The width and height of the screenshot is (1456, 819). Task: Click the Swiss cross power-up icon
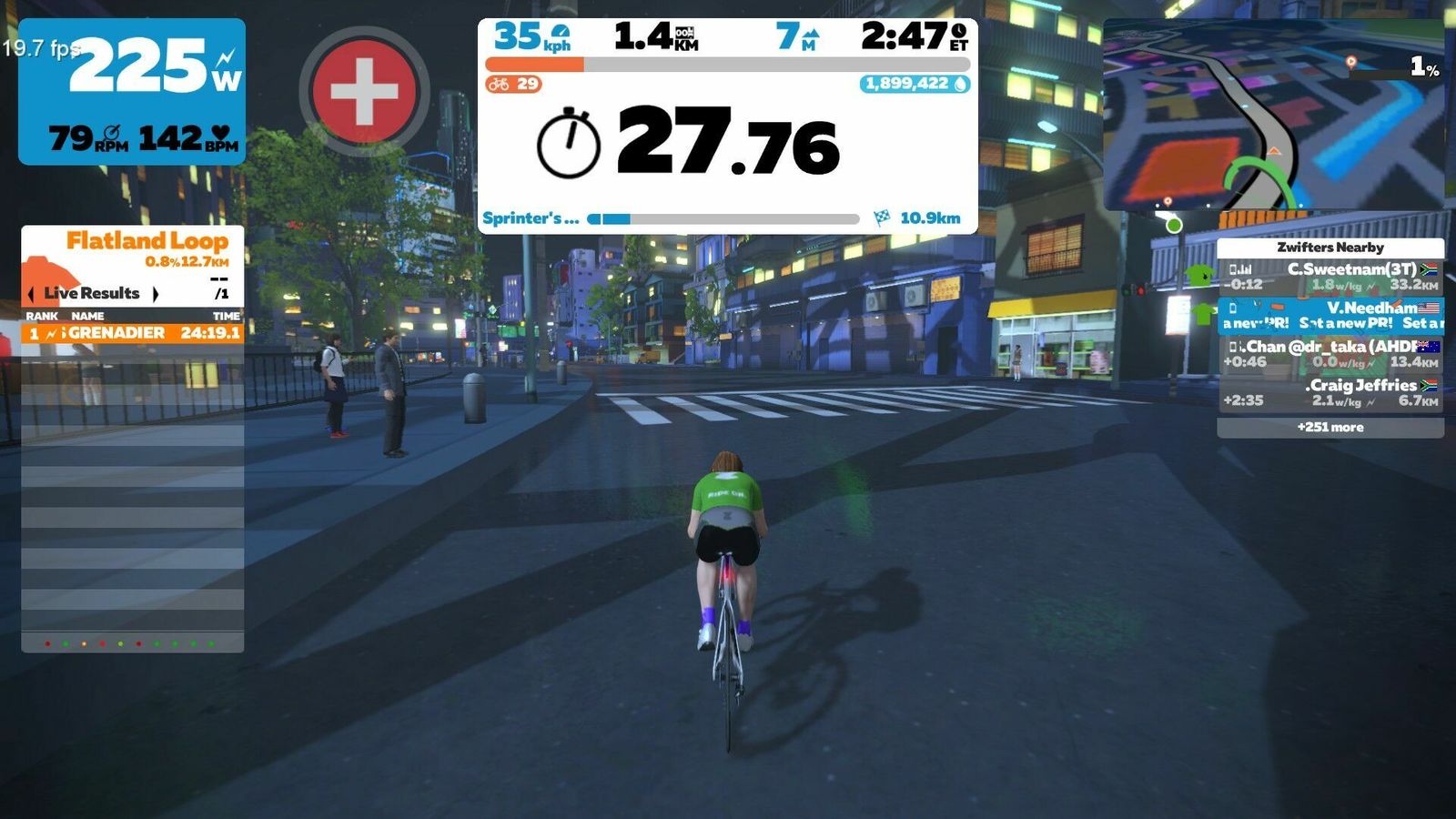[x=364, y=91]
